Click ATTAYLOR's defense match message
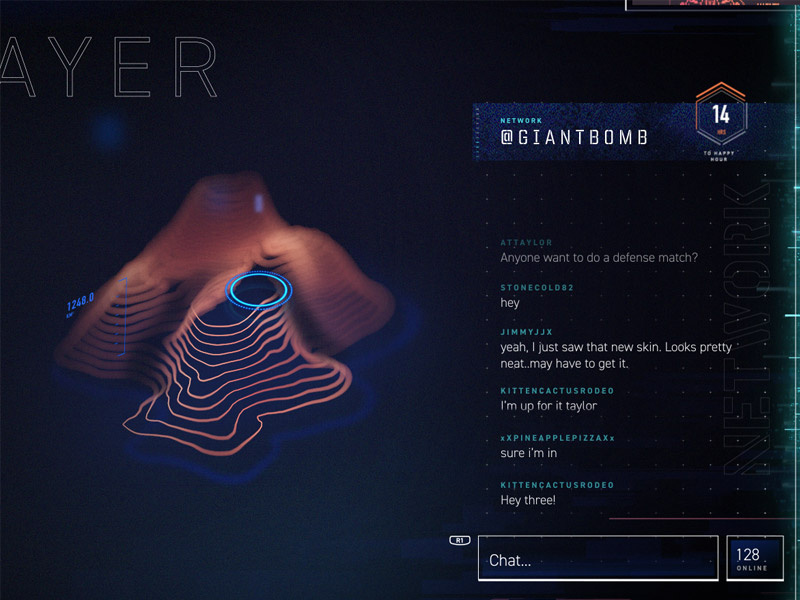This screenshot has width=800, height=600. [x=598, y=257]
